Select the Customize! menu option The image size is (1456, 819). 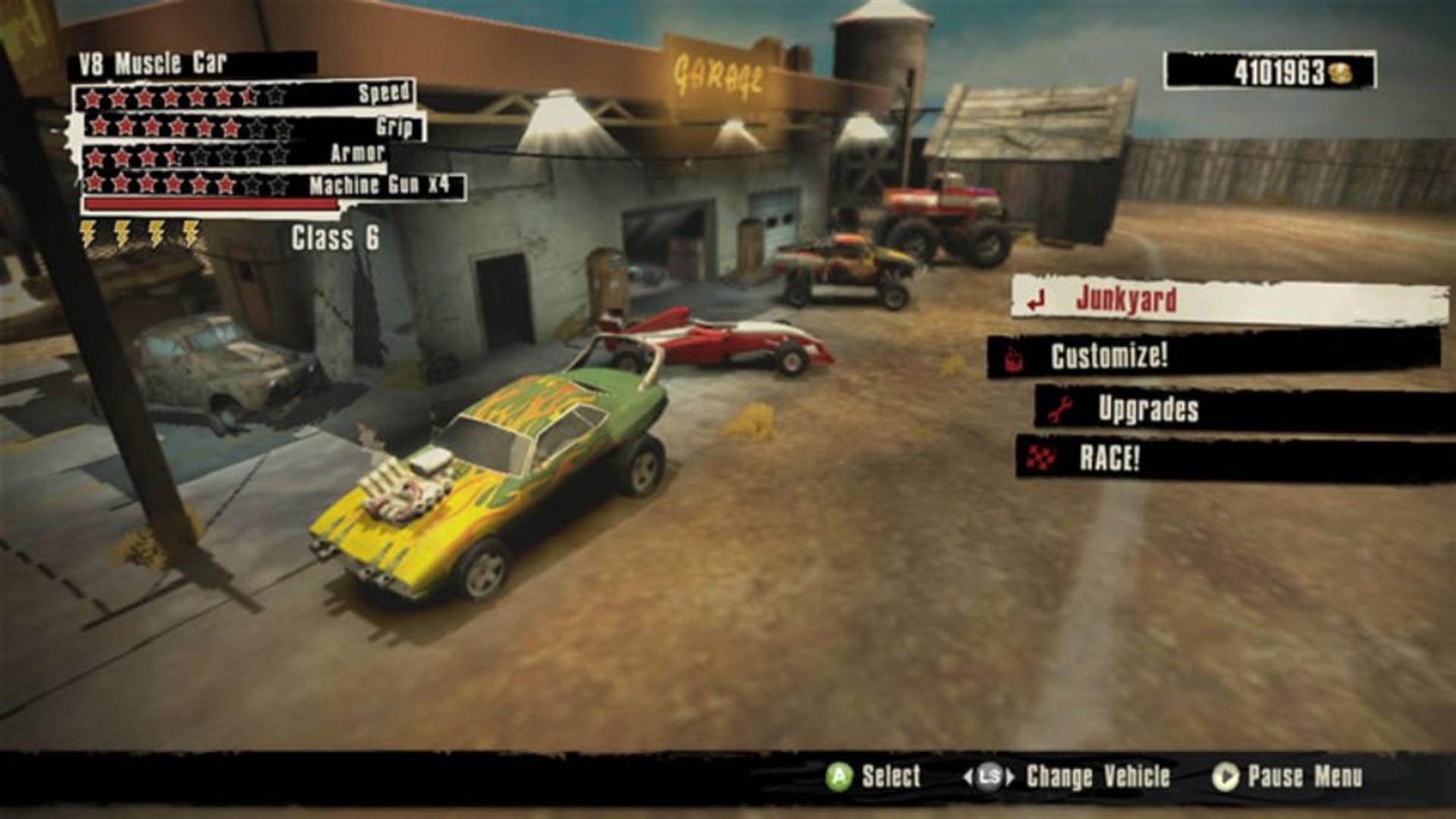coord(1110,355)
